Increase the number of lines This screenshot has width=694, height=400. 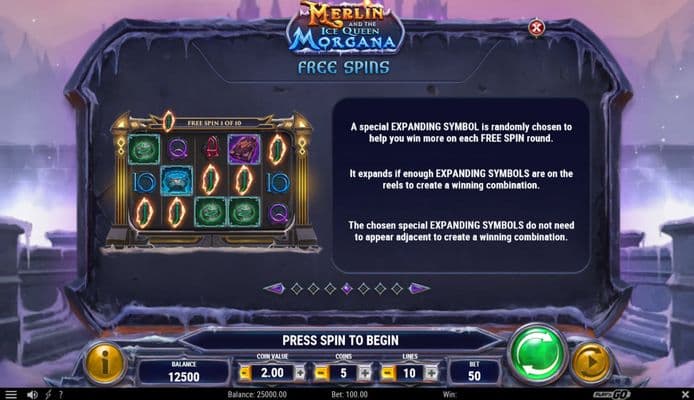click(432, 372)
